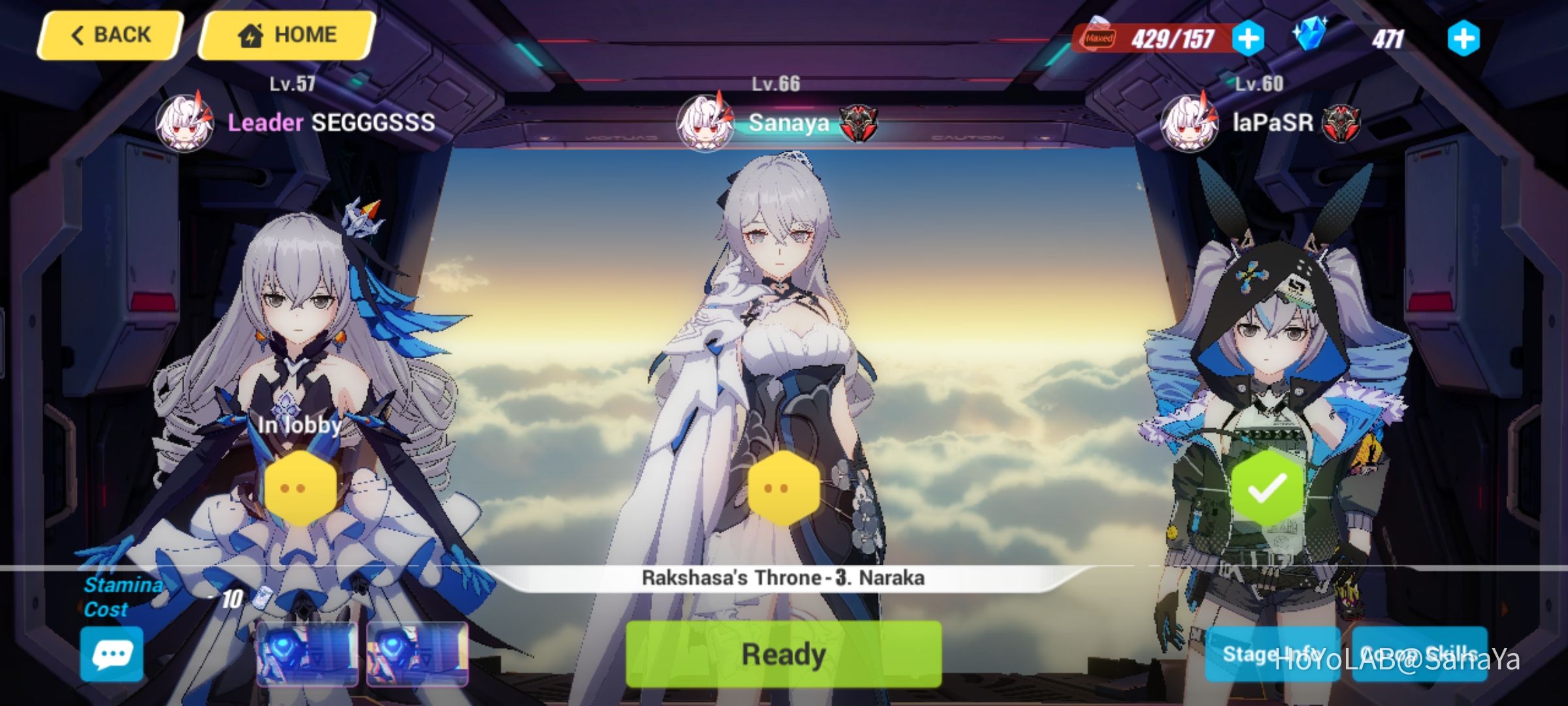The image size is (1568, 706).
Task: Open the chat message panel
Action: click(x=111, y=653)
